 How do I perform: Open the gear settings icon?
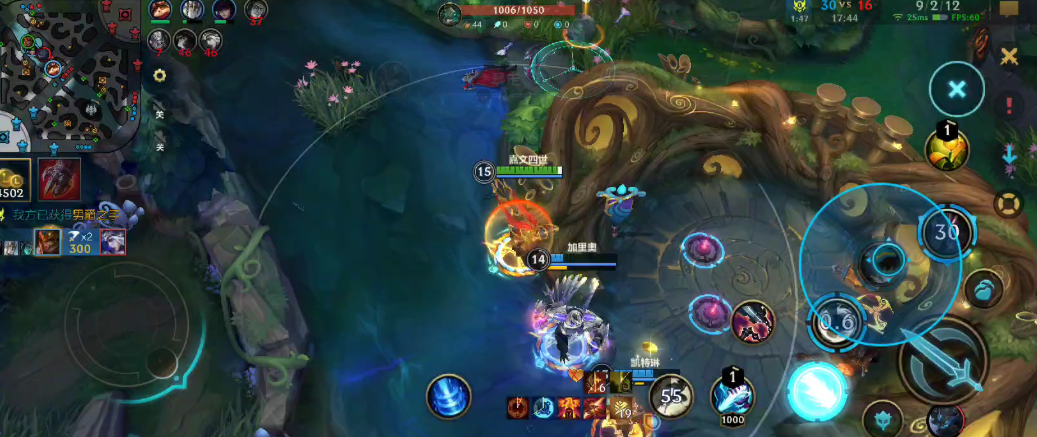159,75
